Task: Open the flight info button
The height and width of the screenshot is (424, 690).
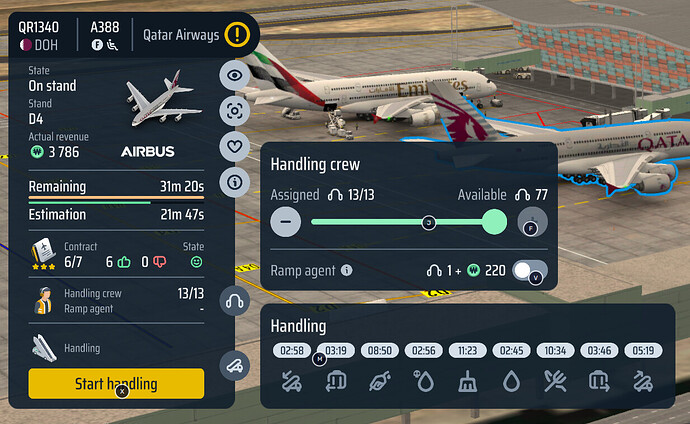Action: click(x=235, y=182)
